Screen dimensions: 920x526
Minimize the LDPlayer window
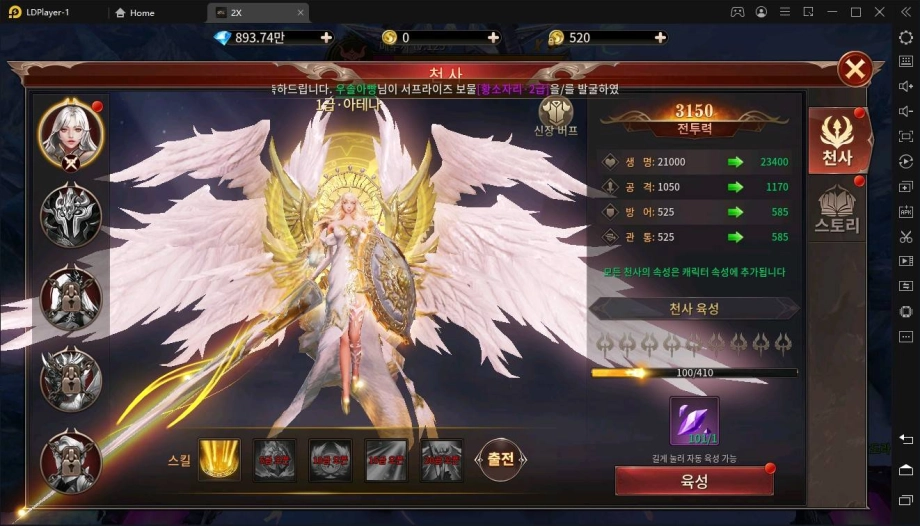[x=832, y=13]
